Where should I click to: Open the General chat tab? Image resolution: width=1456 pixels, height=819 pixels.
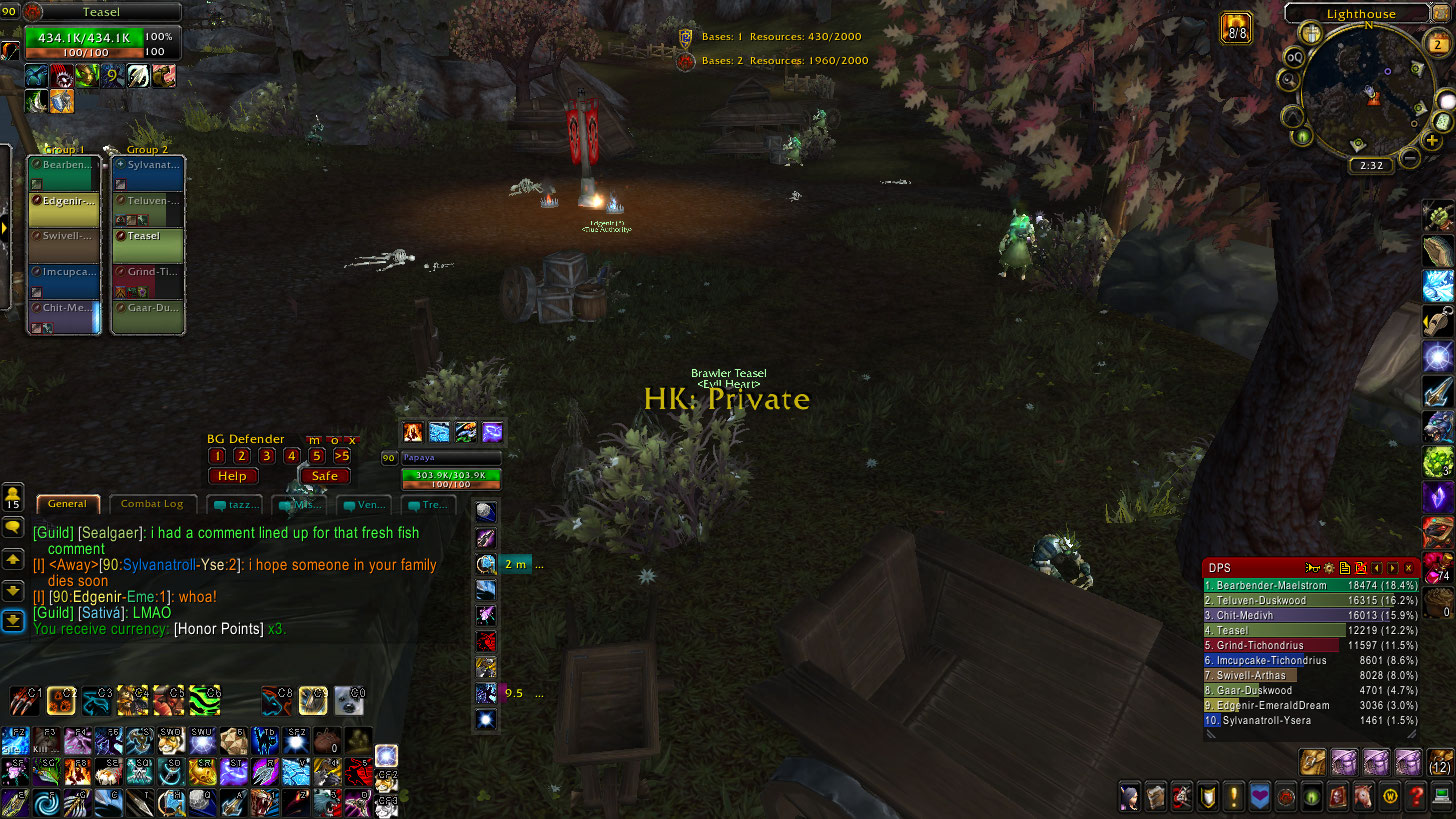point(68,504)
